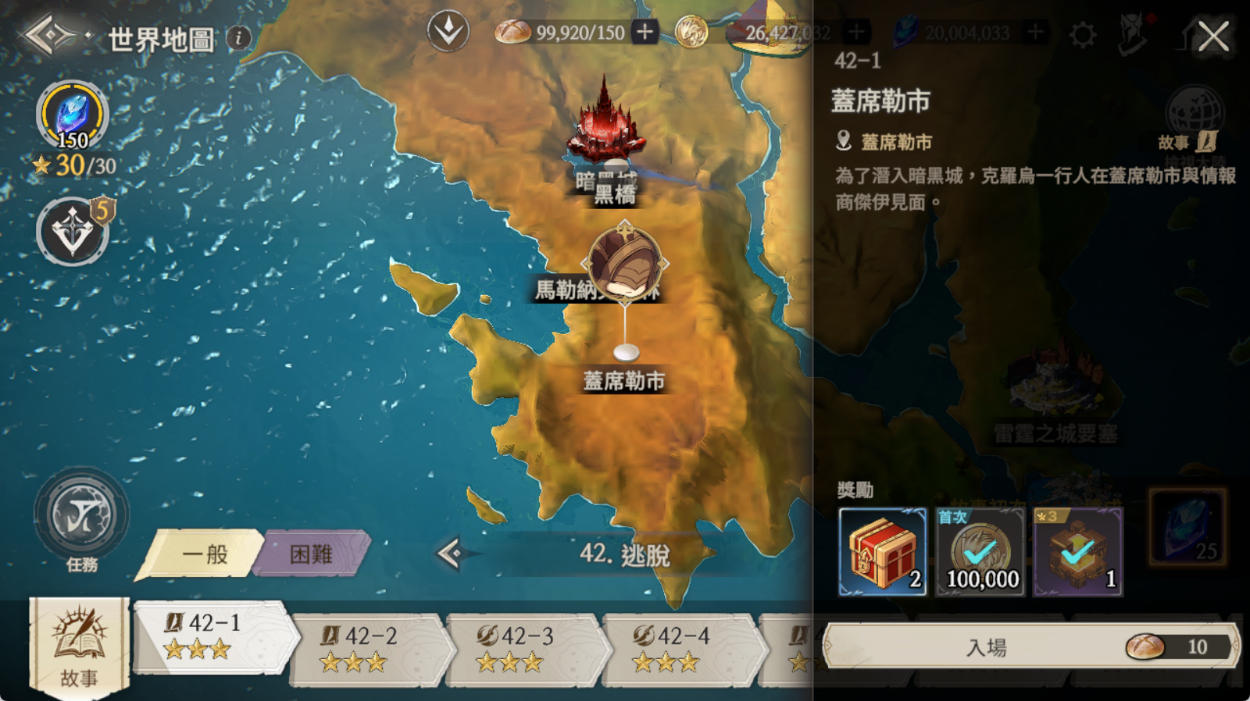Go back using the top-left arrow

[x=52, y=36]
